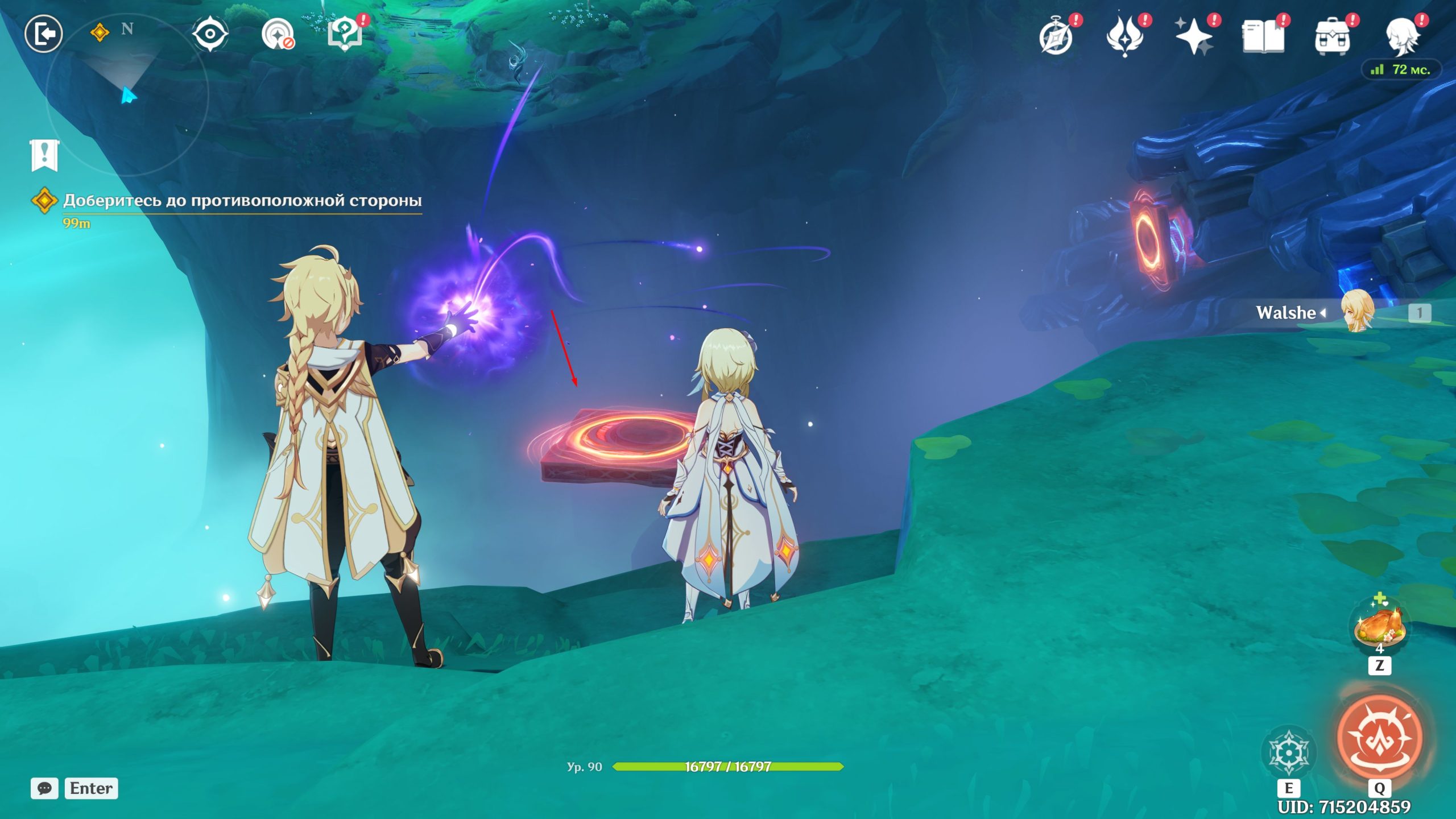Open the circular minimap
The height and width of the screenshot is (819, 1456).
[x=127, y=94]
